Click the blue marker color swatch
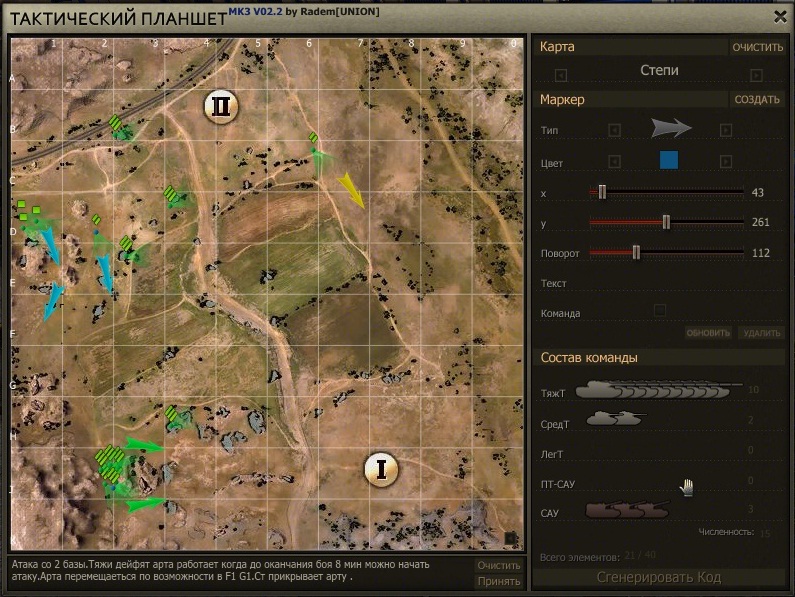 pyautogui.click(x=669, y=160)
